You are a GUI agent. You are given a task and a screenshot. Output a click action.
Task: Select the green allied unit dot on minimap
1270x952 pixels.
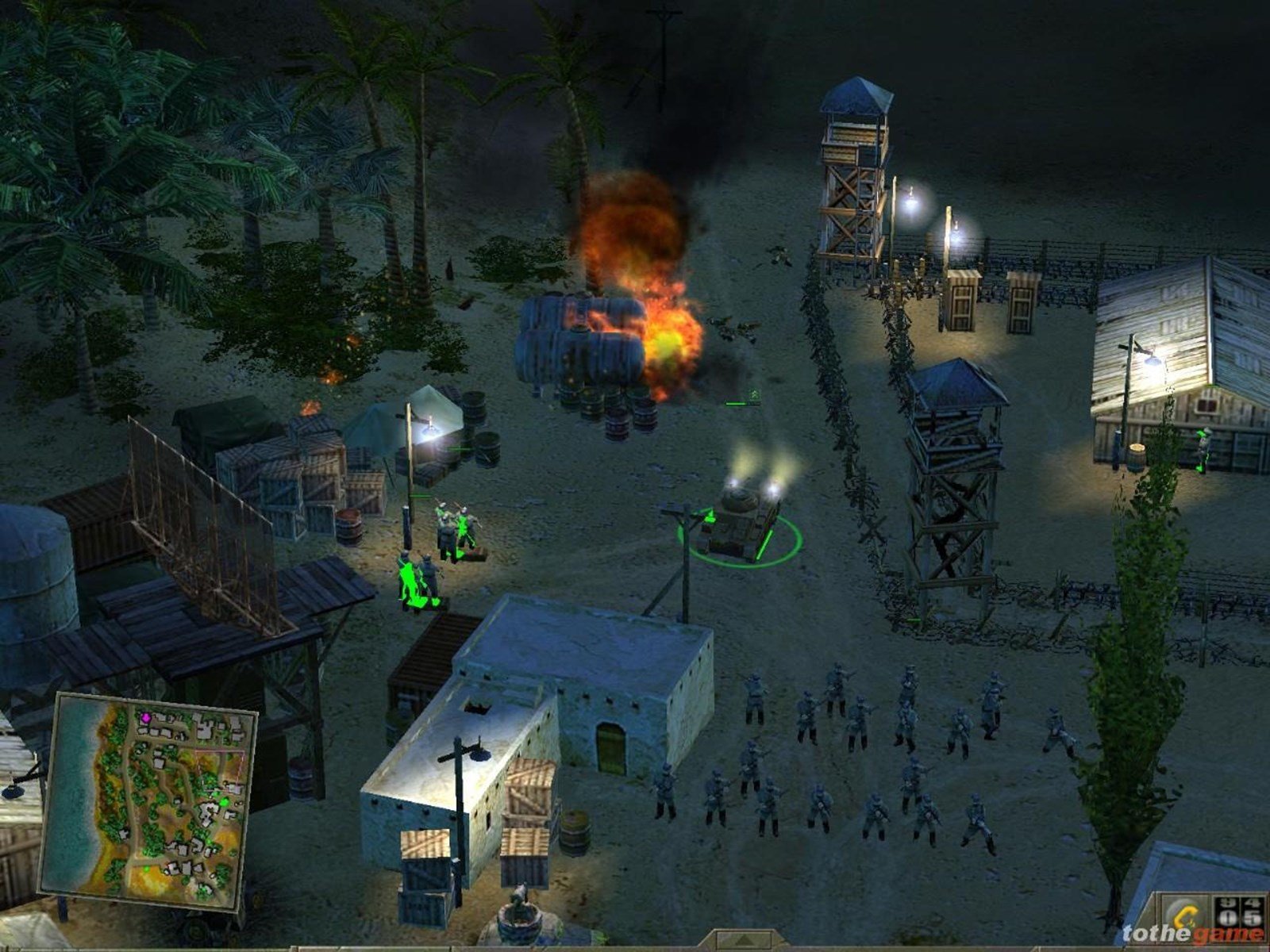tap(224, 803)
